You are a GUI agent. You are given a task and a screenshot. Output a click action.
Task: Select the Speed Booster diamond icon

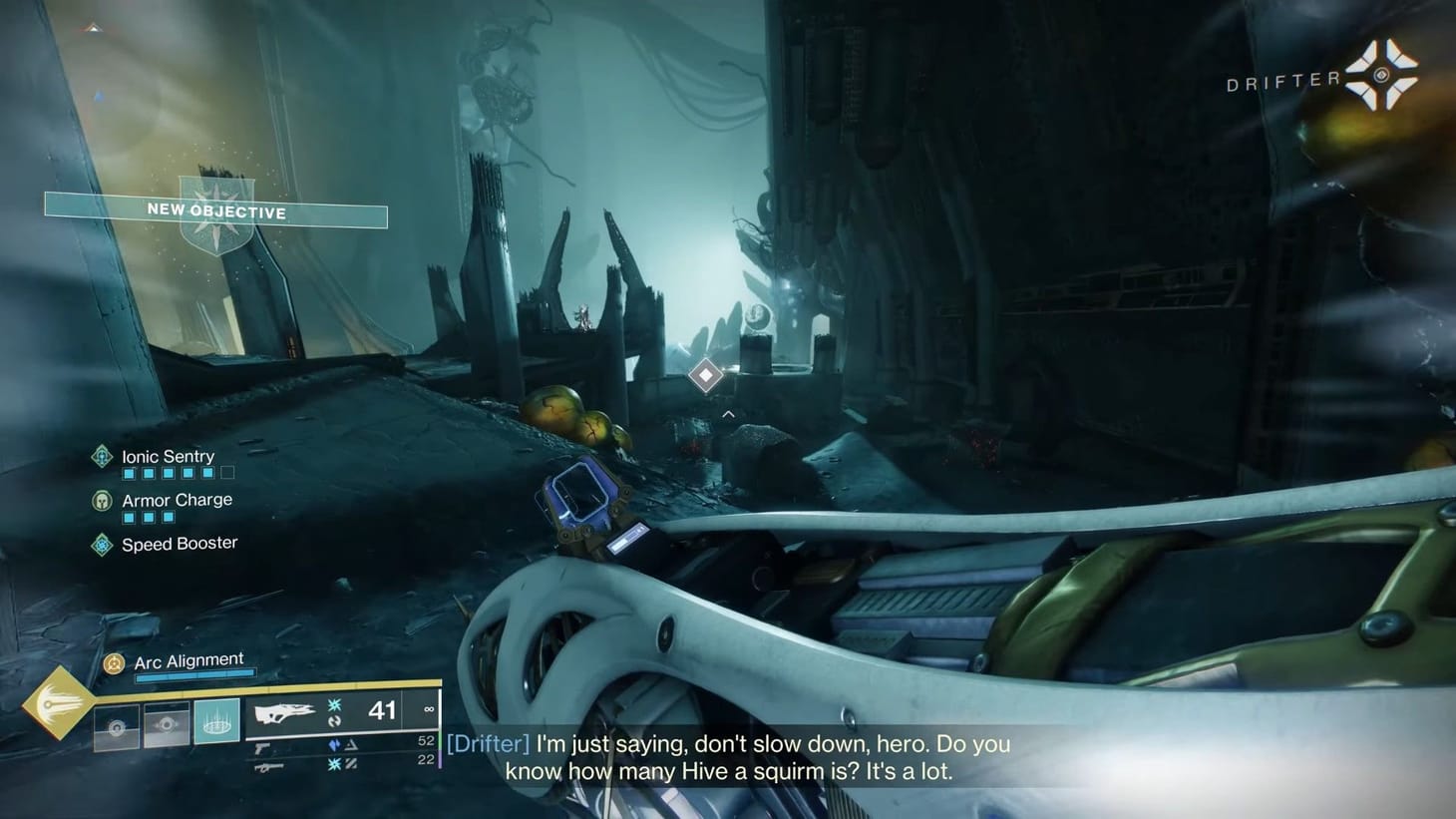[103, 544]
